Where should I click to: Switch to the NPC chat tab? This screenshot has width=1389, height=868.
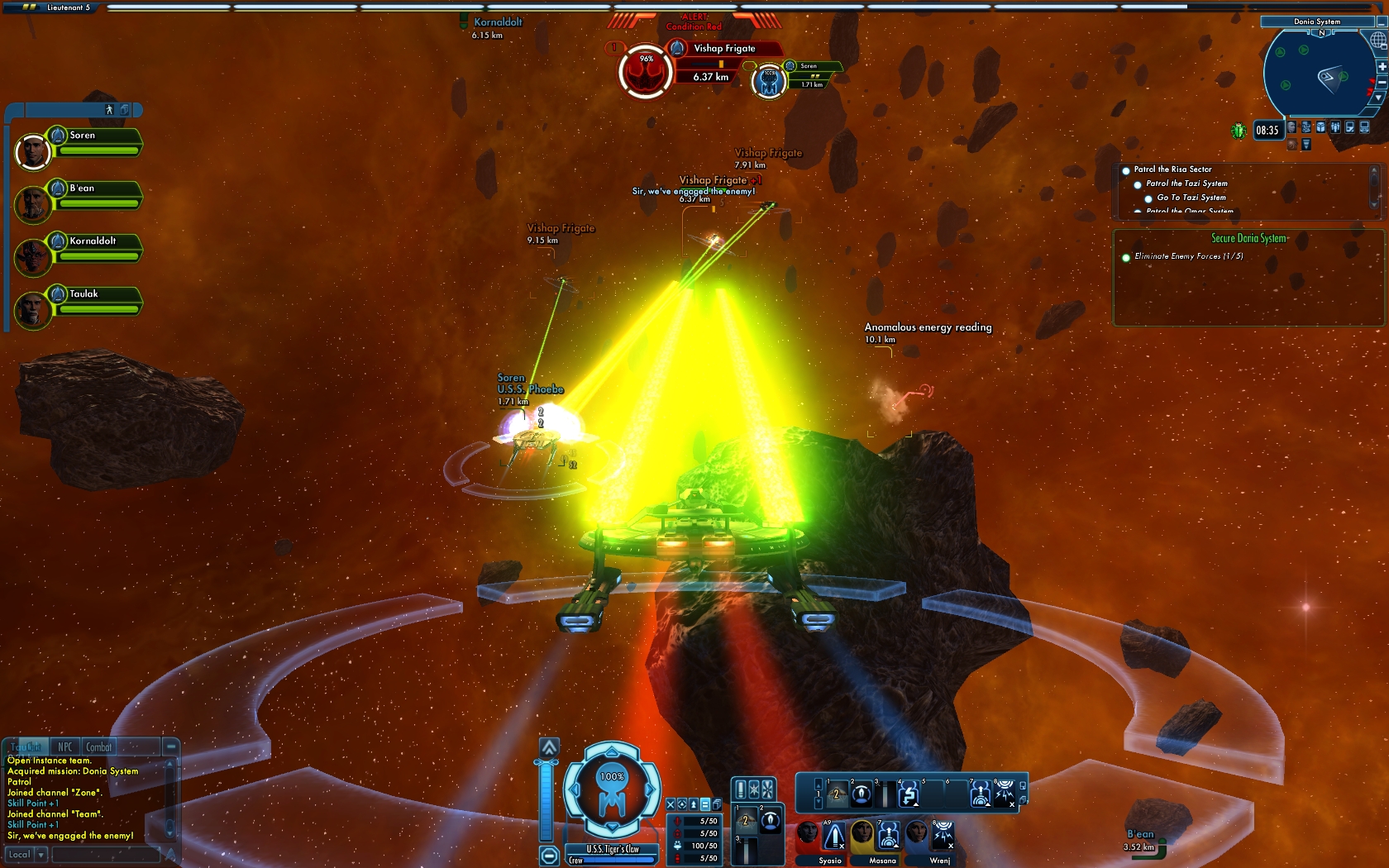coord(64,746)
